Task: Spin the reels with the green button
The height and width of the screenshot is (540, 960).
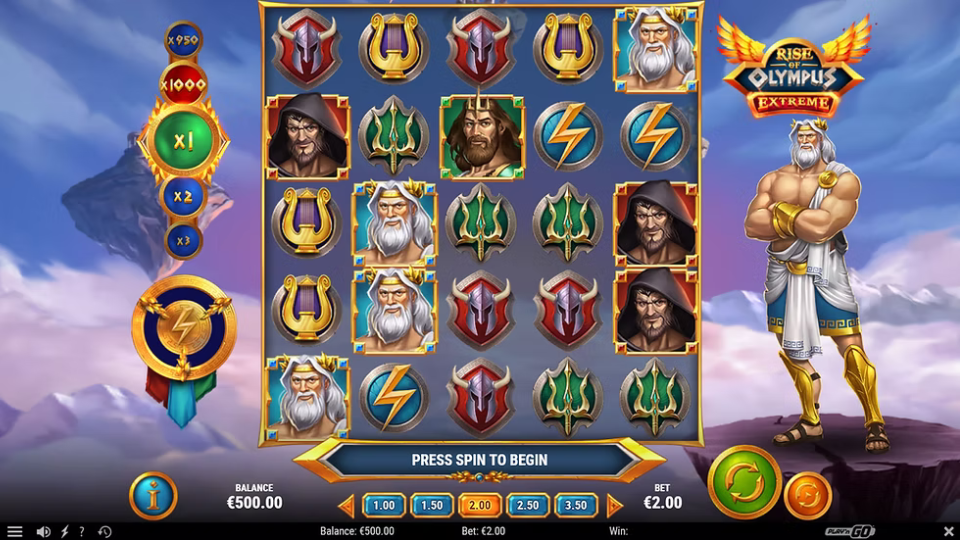Action: click(x=744, y=482)
